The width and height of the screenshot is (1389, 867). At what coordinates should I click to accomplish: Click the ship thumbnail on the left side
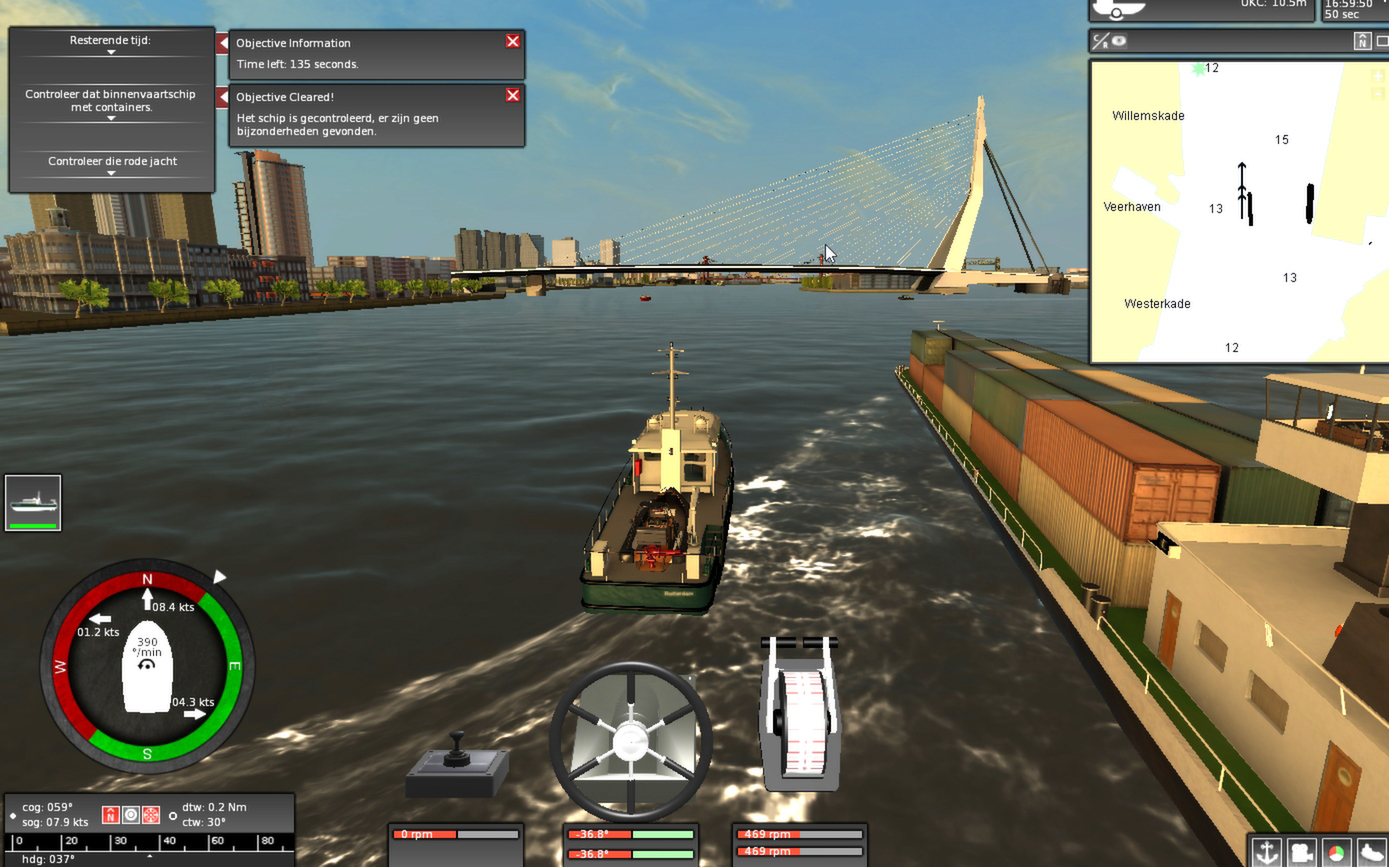pyautogui.click(x=33, y=502)
